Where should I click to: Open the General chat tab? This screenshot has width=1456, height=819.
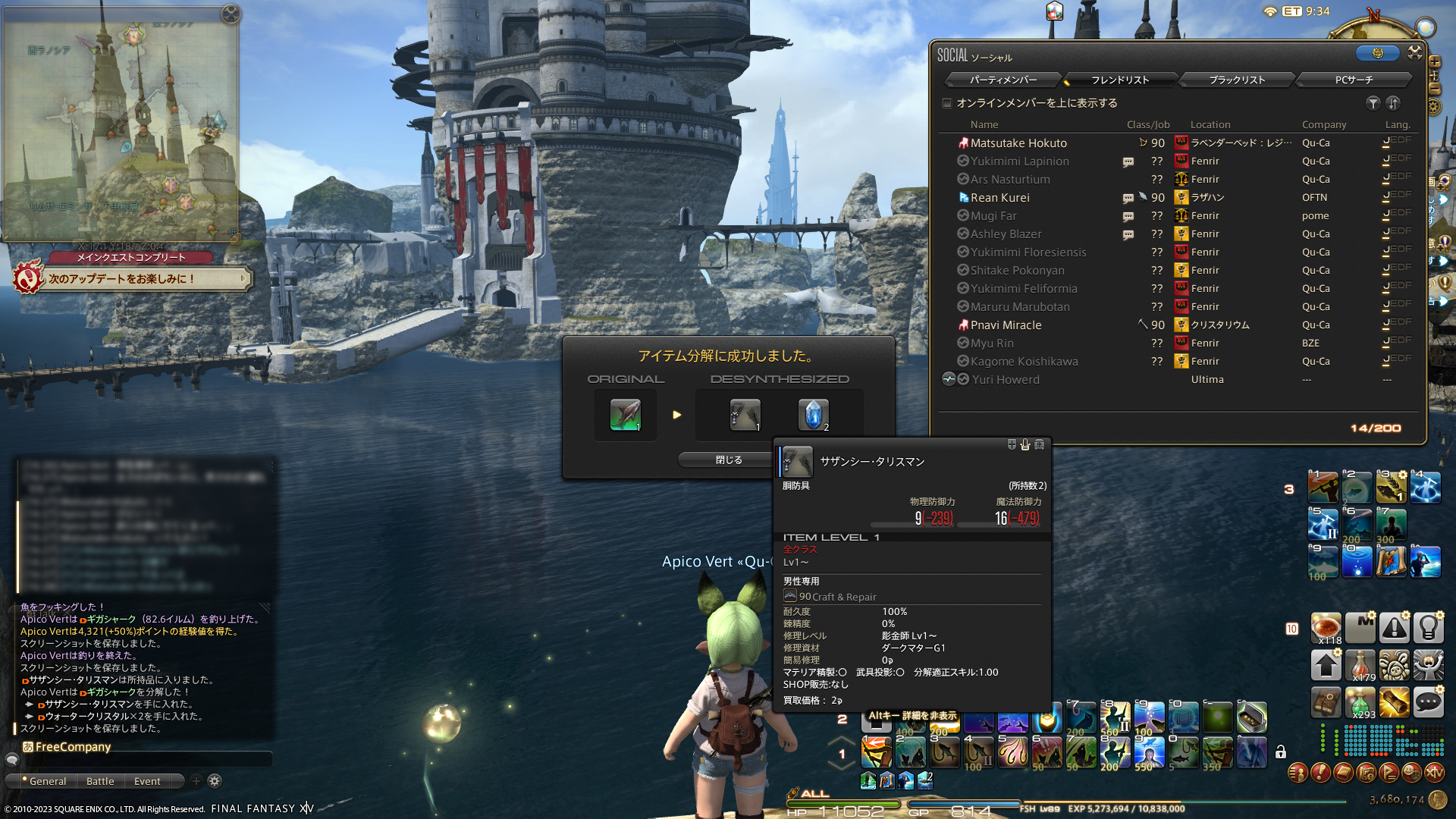pos(47,781)
